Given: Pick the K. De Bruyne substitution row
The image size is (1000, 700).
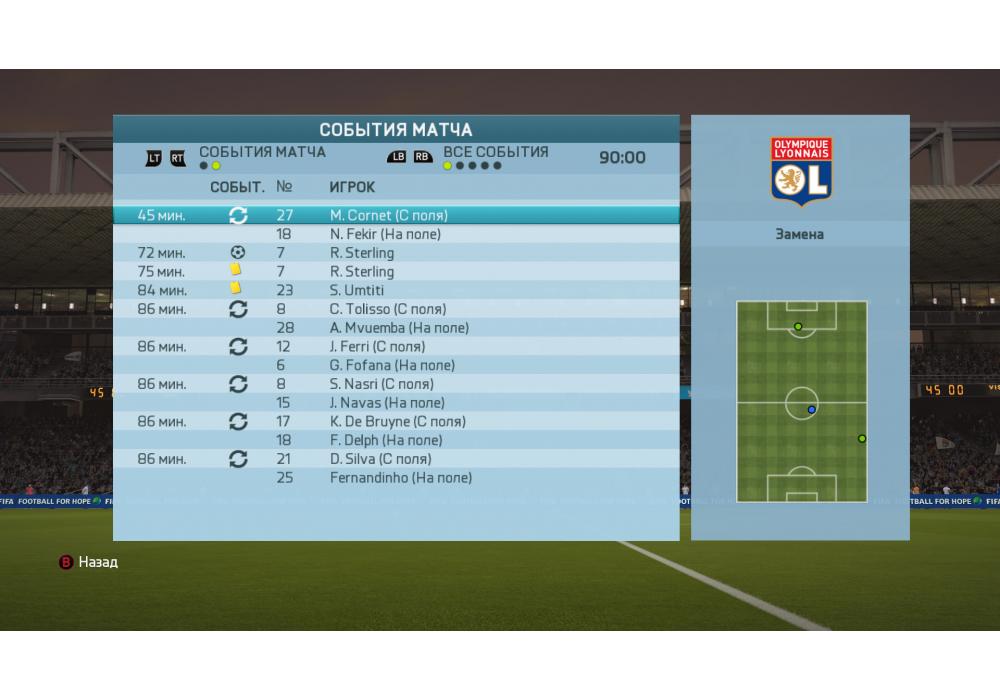Looking at the screenshot, I should (x=395, y=422).
